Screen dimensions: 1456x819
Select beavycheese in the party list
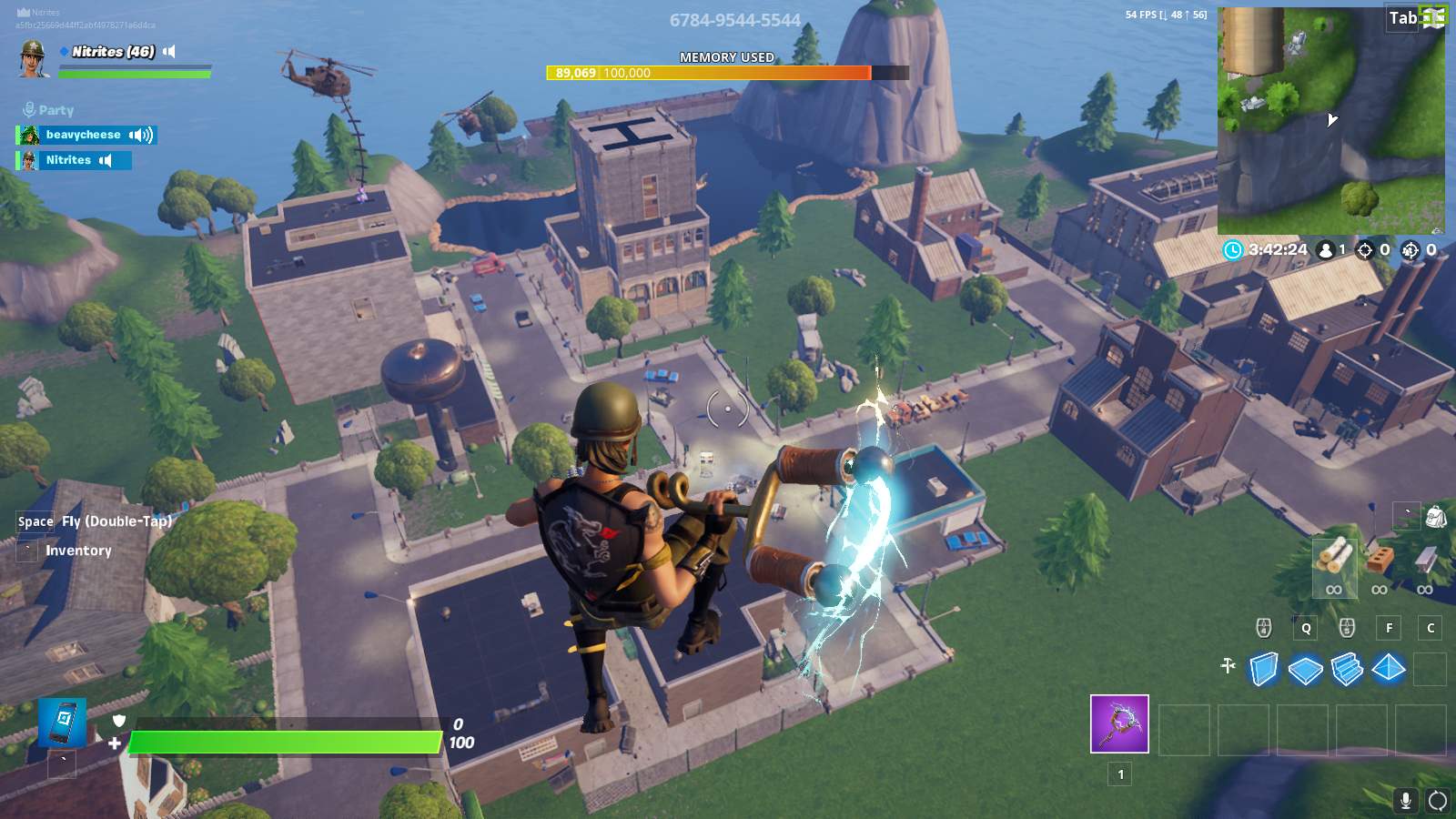[x=84, y=135]
